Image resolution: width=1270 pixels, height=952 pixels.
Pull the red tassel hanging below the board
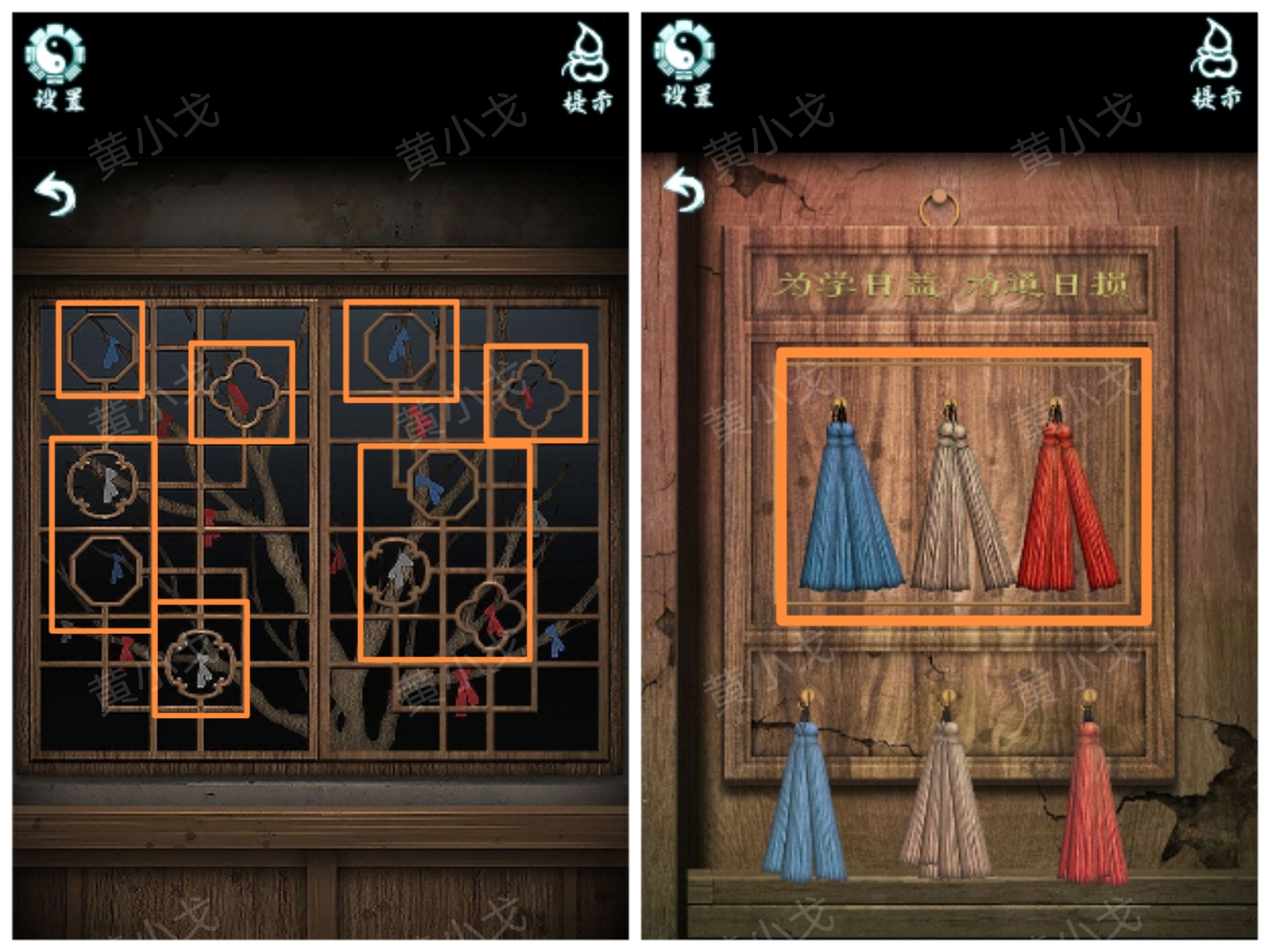[x=1091, y=811]
